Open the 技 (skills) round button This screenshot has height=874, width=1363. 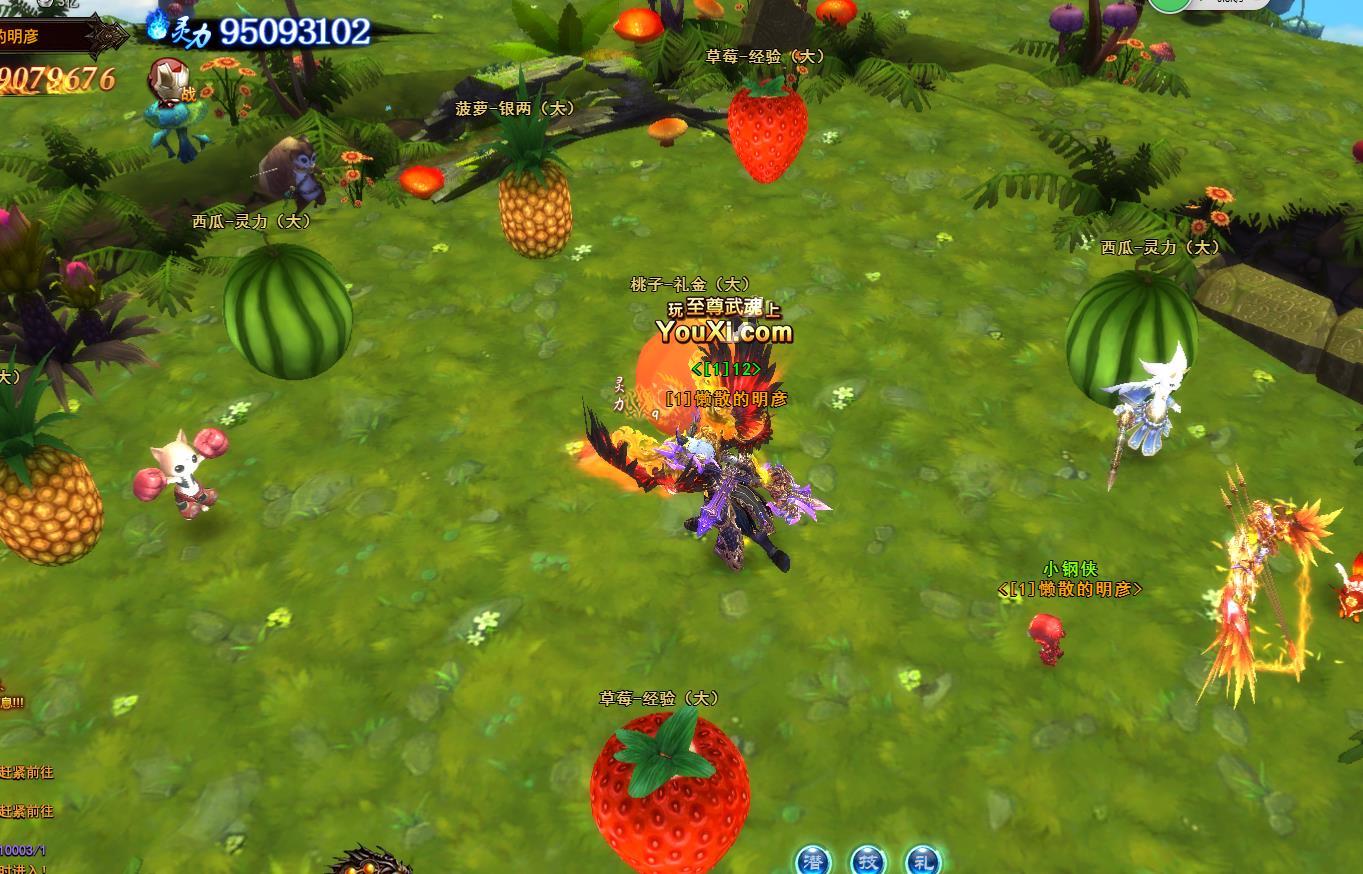[x=868, y=861]
